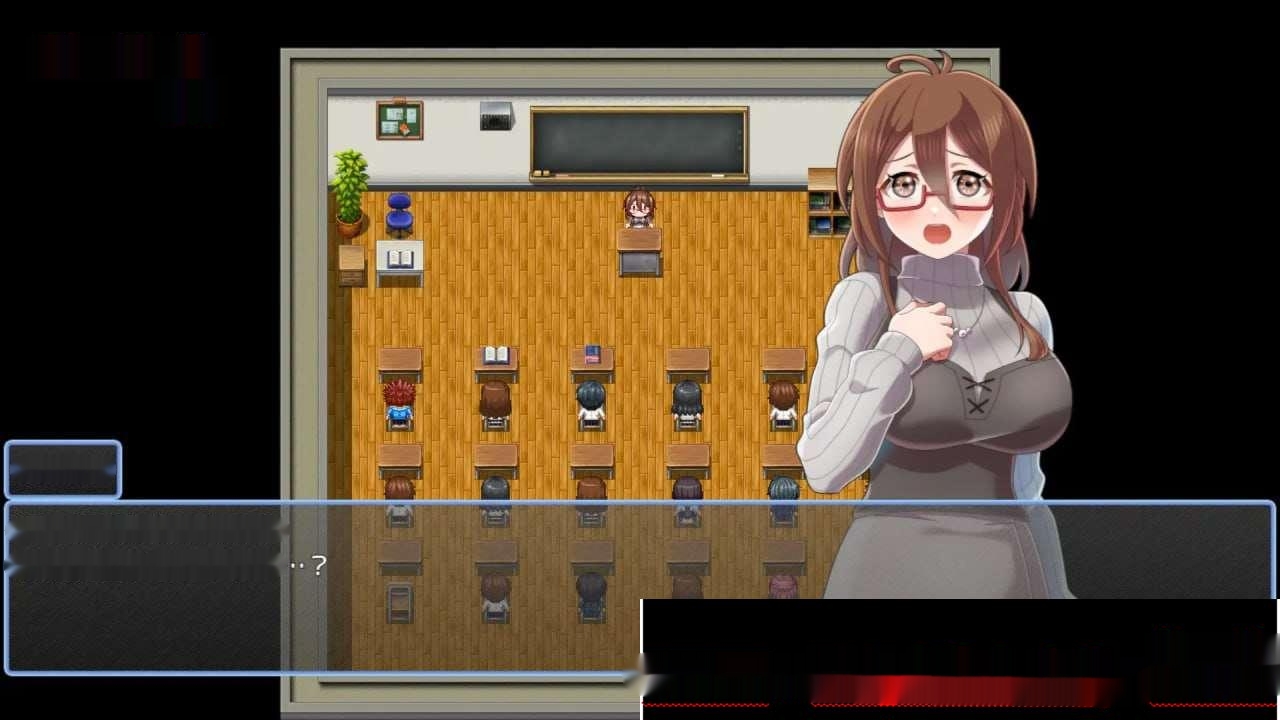Click the student in the blue shirt
The height and width of the screenshot is (720, 1280).
click(x=397, y=415)
